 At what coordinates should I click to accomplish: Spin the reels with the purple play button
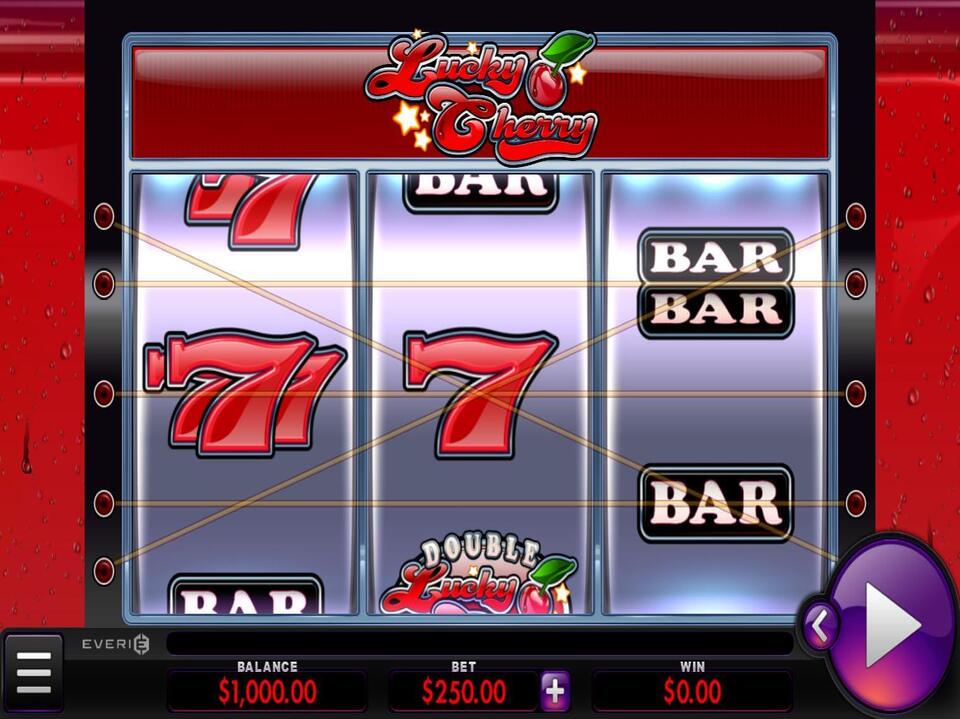point(890,625)
